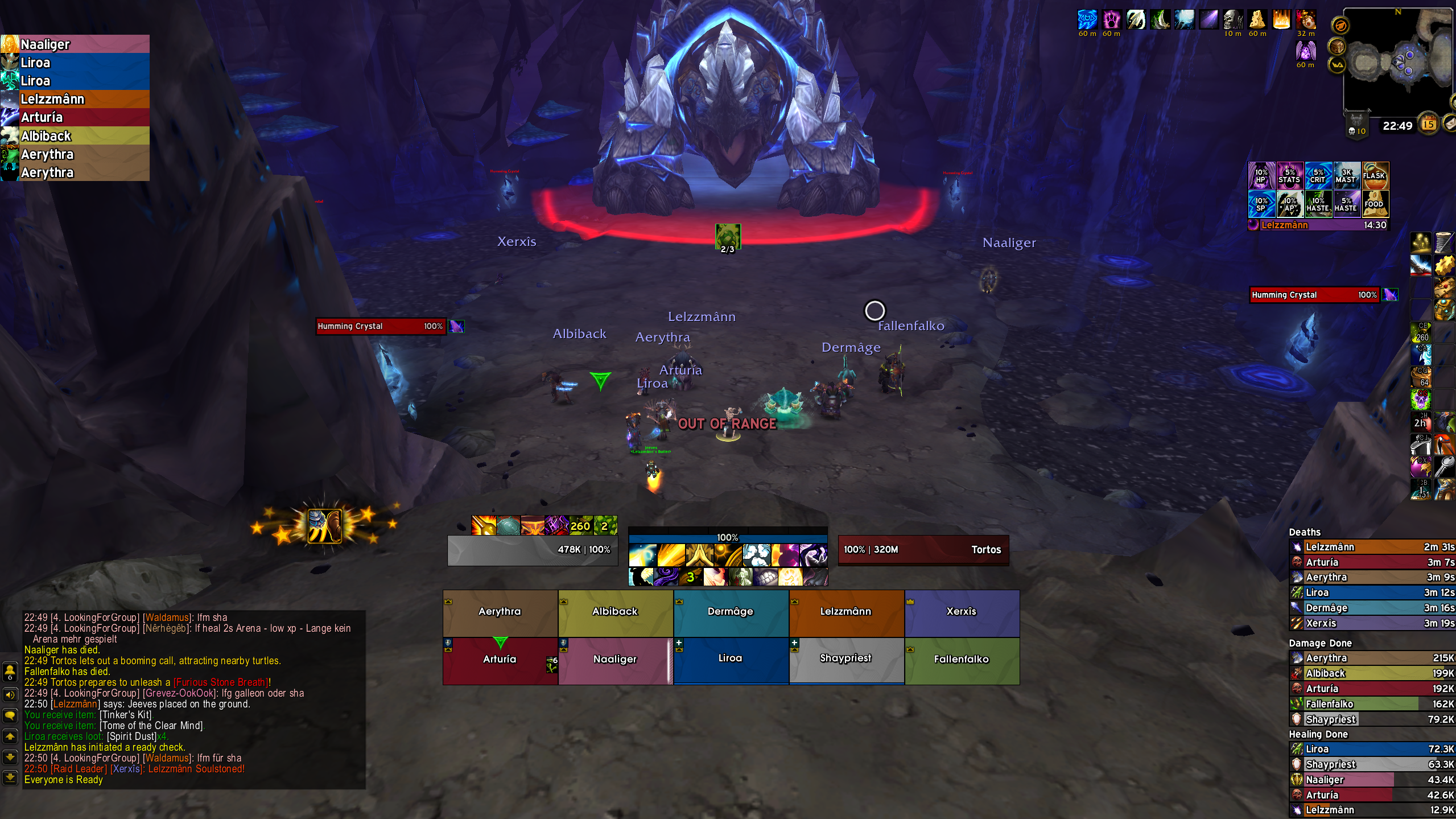Open the calendar button showing 15

tap(1429, 124)
